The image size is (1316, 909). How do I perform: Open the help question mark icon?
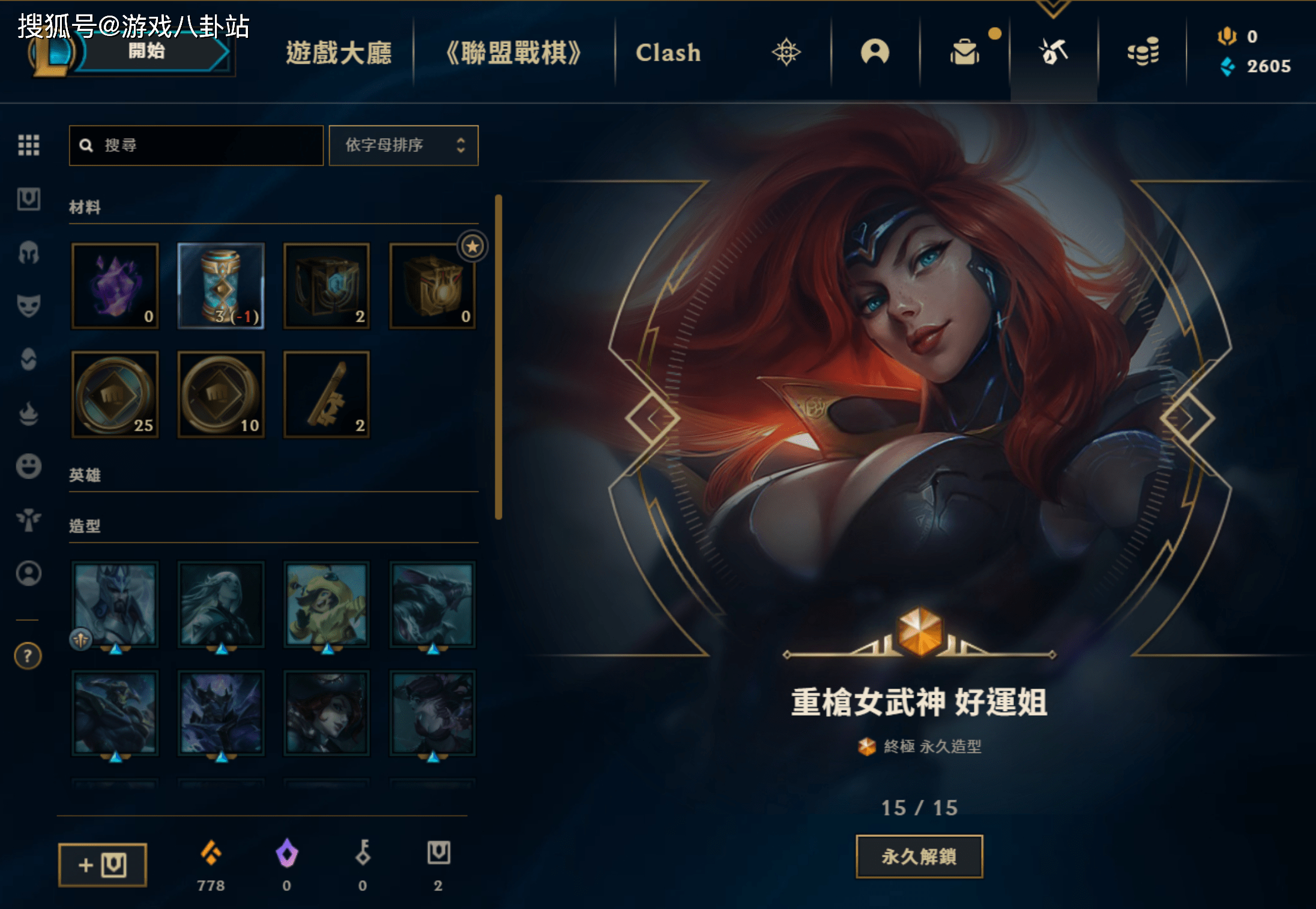click(x=28, y=656)
